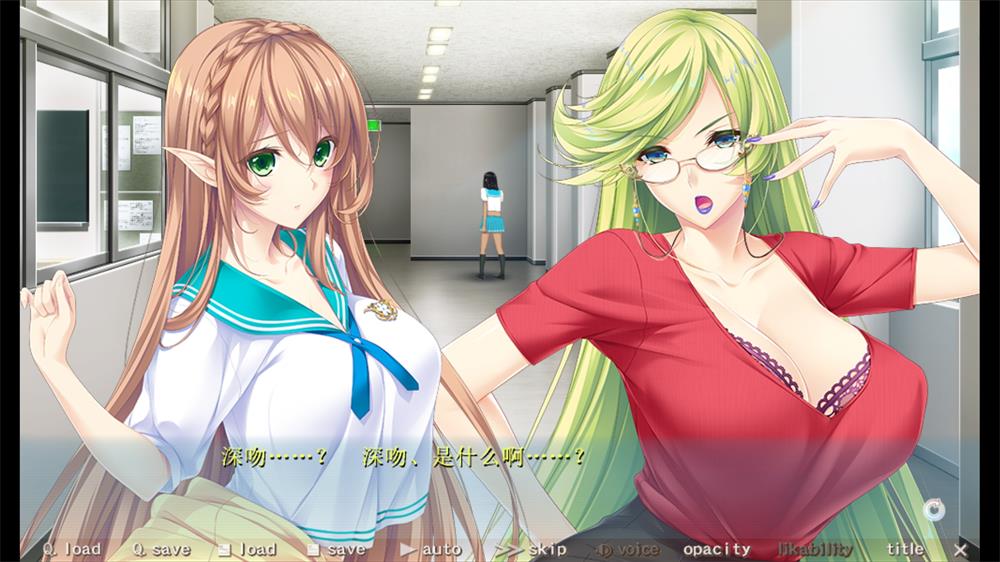This screenshot has width=1000, height=562.
Task: Adjust text window opacity
Action: tap(716, 549)
